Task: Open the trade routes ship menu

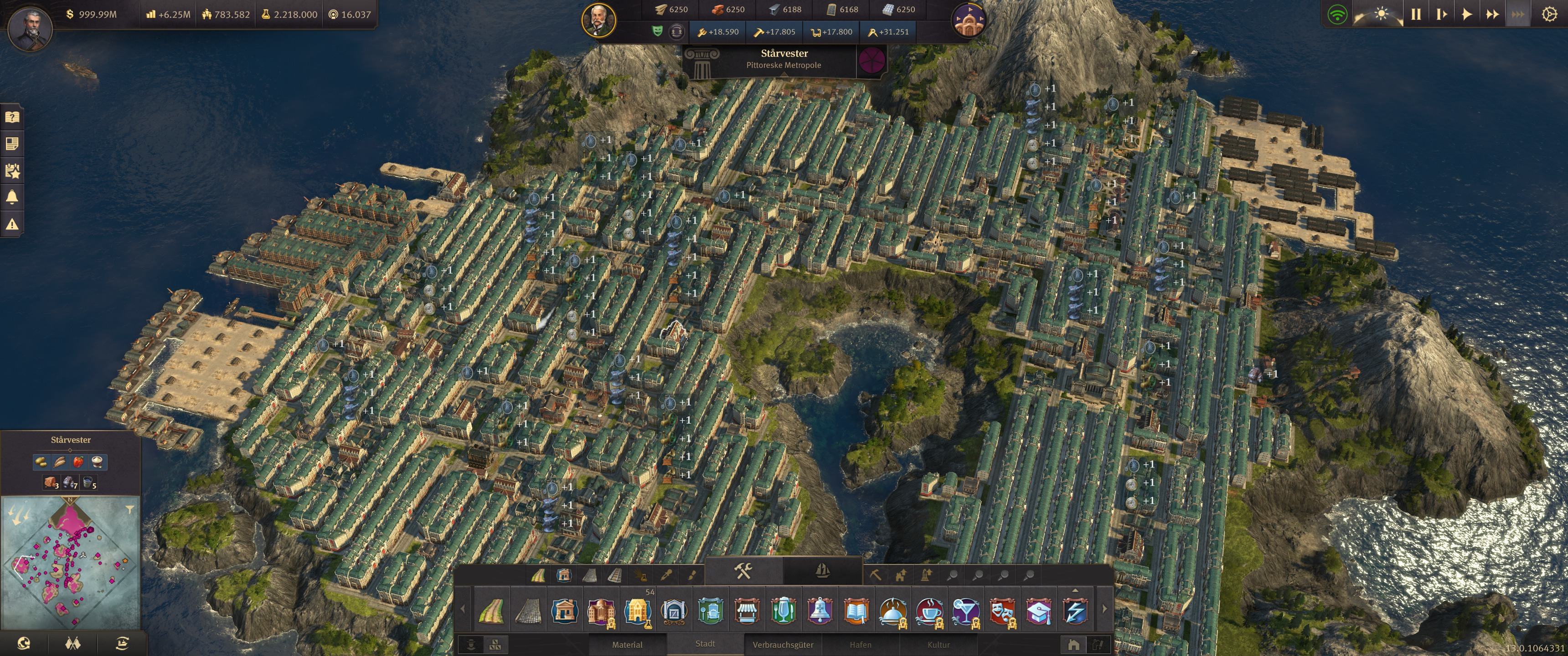Action: [122, 643]
